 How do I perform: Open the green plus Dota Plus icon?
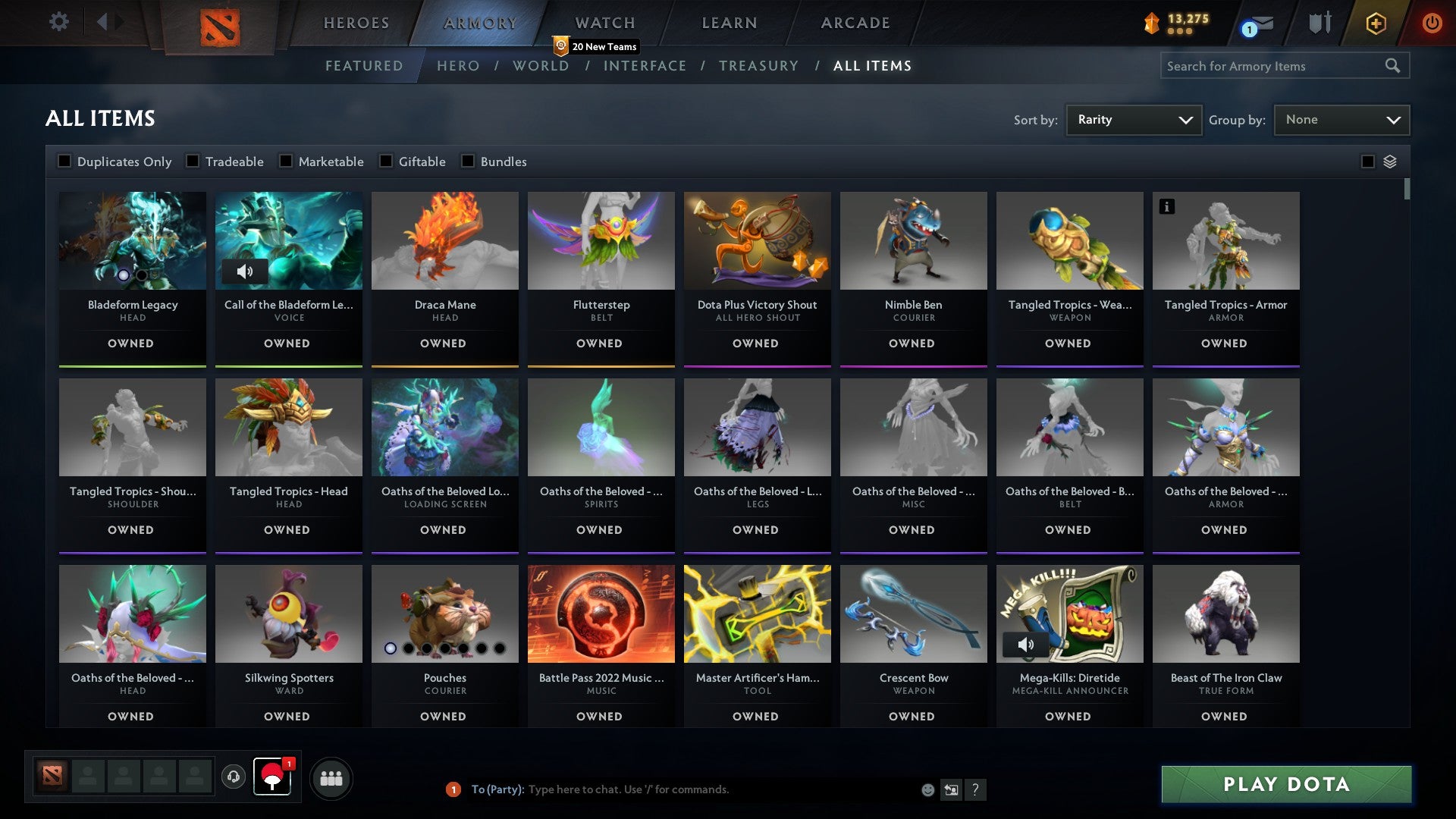point(1375,23)
